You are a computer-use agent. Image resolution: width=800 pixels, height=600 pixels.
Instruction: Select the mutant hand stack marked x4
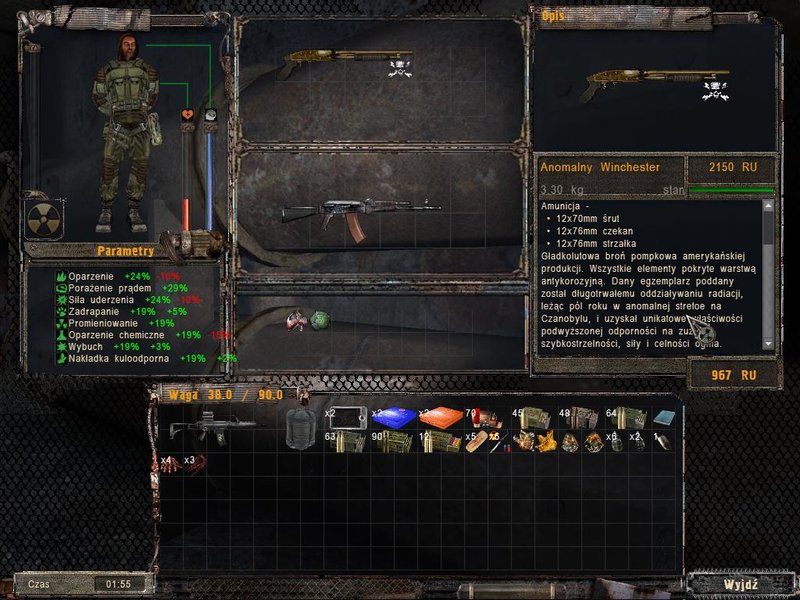[172, 463]
